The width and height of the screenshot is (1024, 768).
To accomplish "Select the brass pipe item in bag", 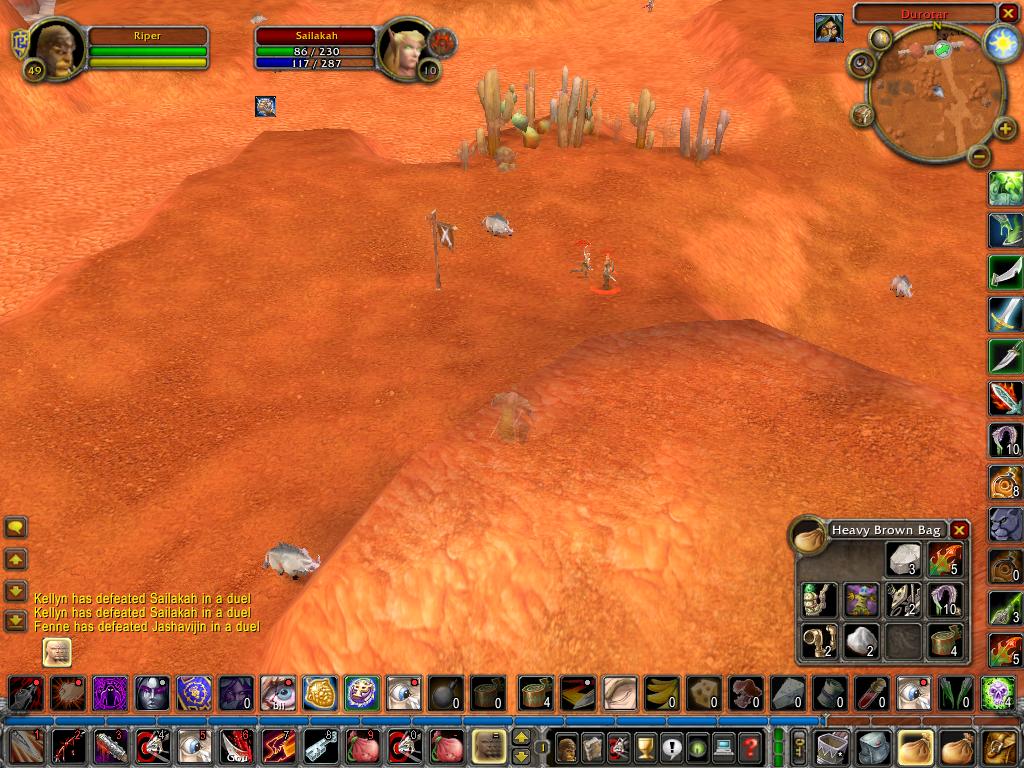I will 819,640.
